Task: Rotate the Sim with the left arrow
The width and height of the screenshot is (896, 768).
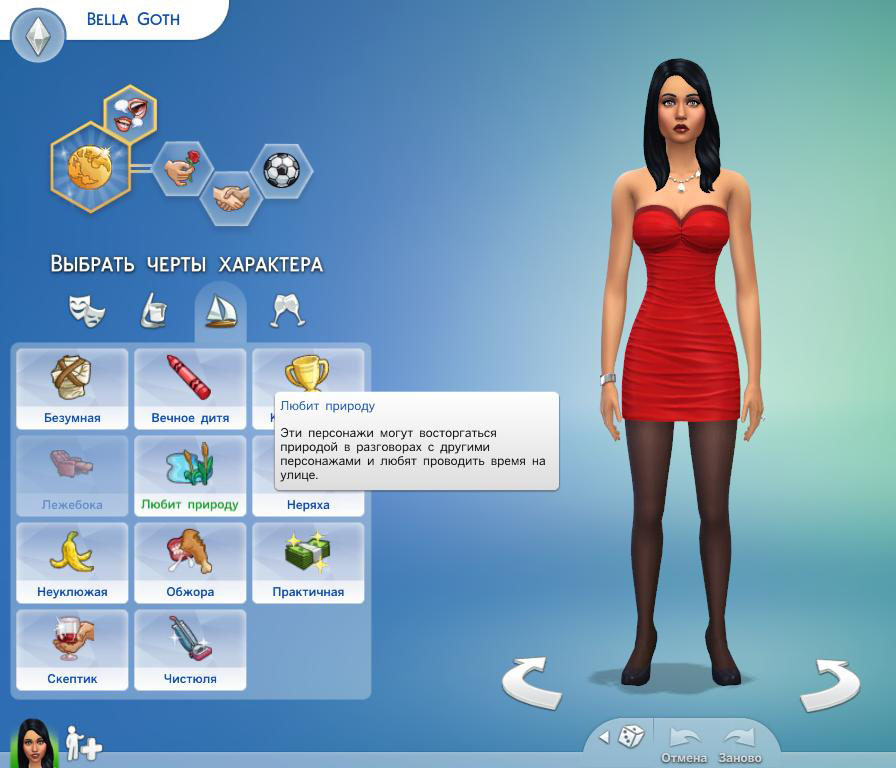Action: pyautogui.click(x=531, y=684)
